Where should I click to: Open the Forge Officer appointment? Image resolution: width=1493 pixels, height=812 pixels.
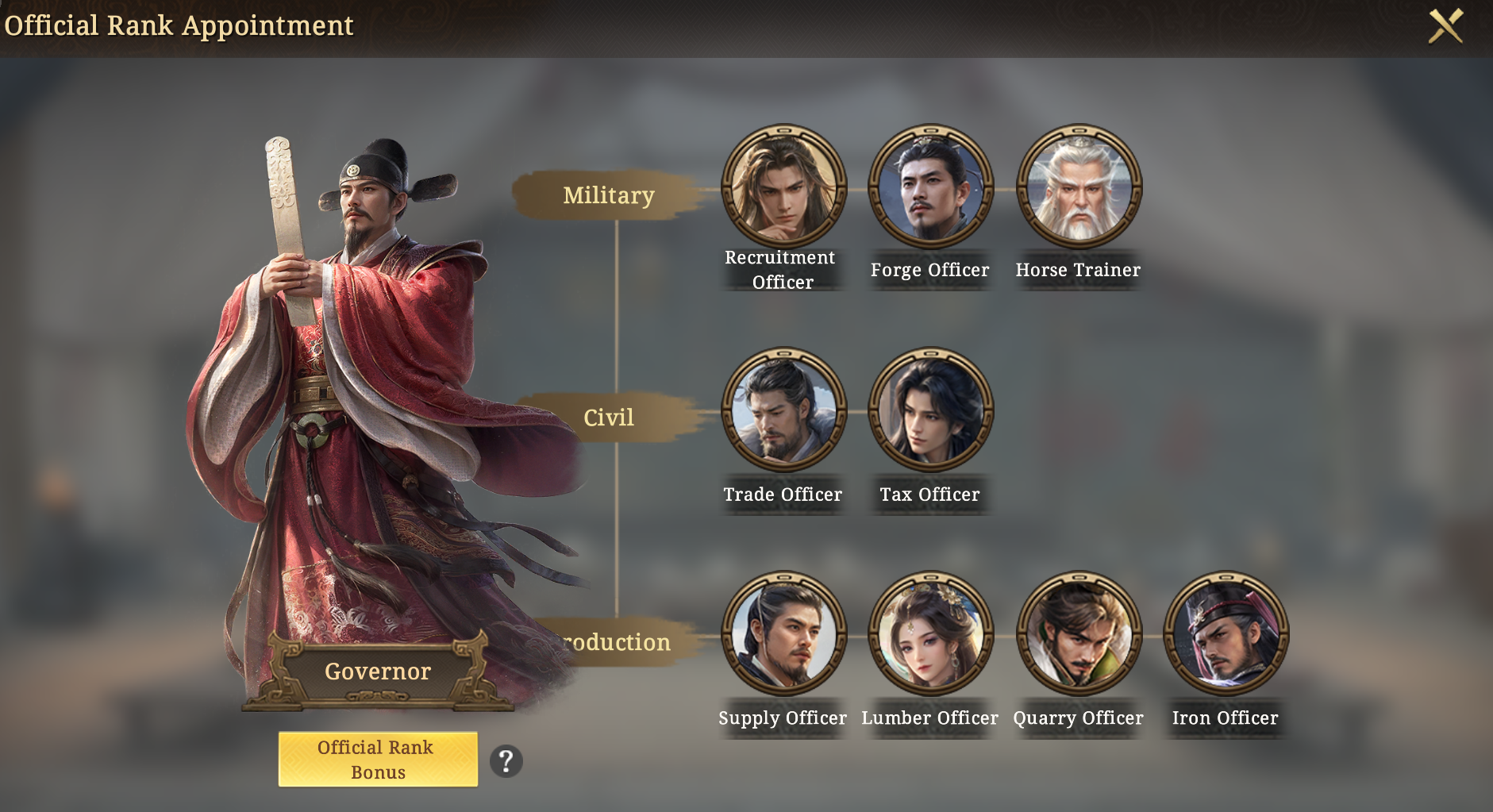(931, 187)
